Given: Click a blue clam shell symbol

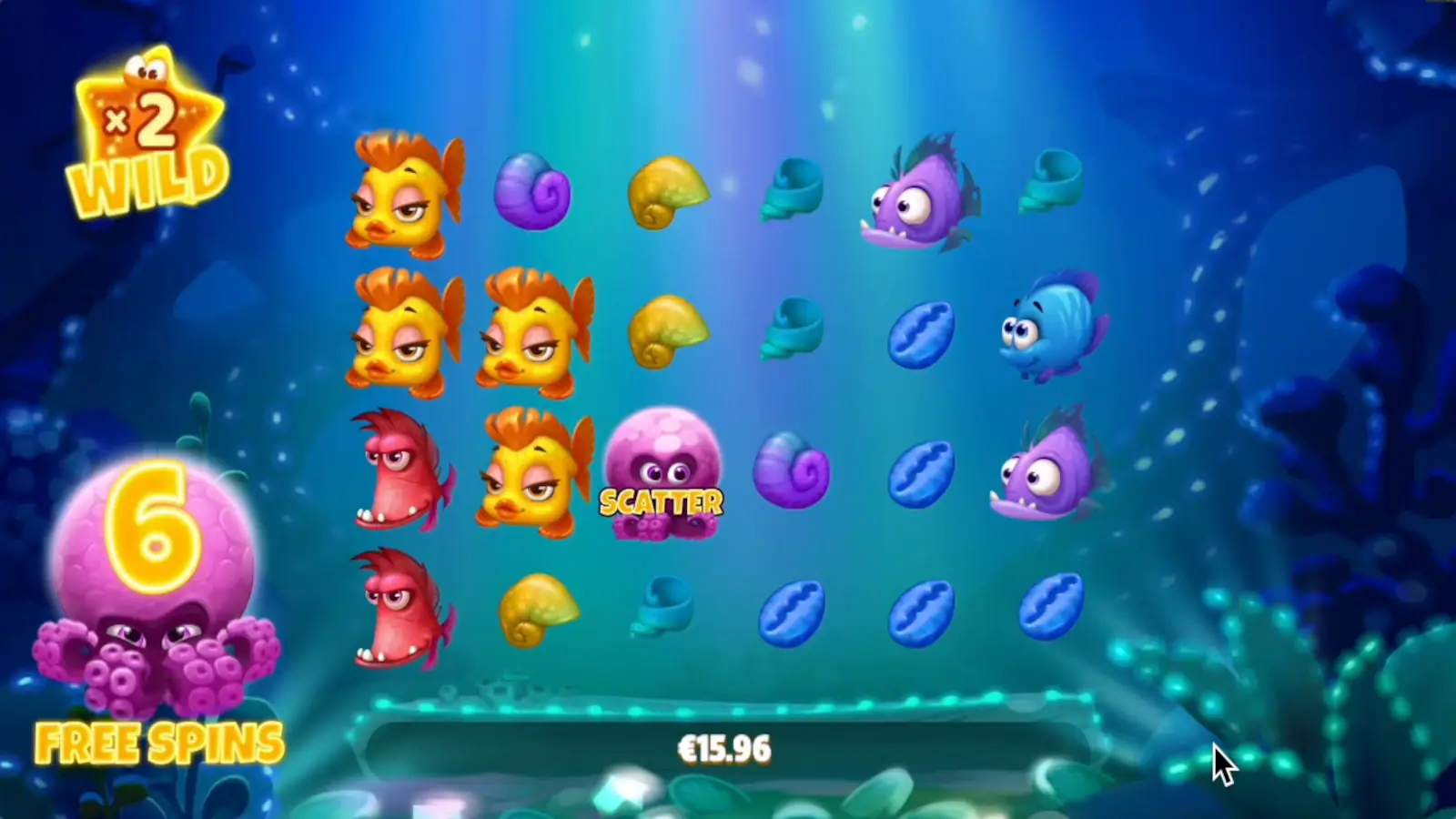Looking at the screenshot, I should [924, 337].
